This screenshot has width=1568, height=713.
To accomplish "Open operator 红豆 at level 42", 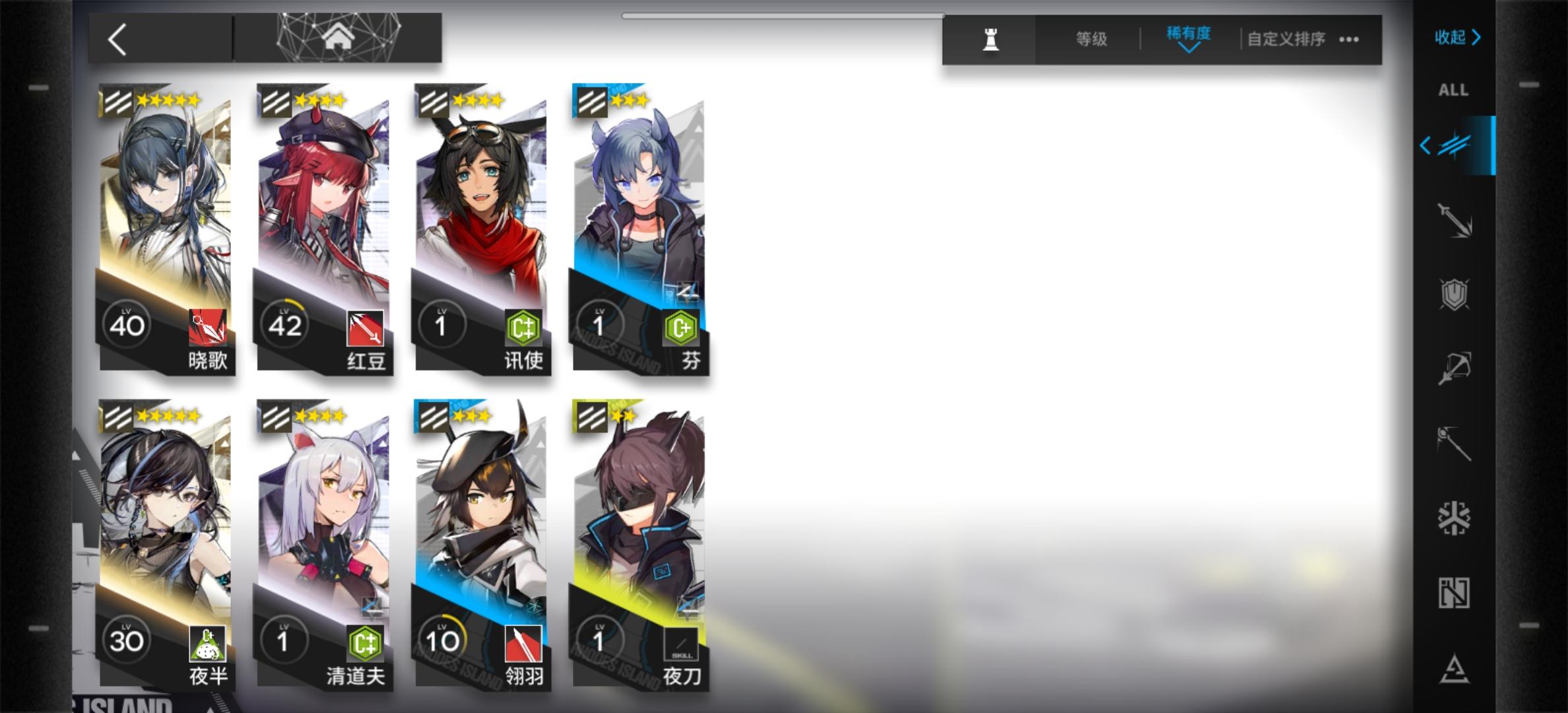I will coord(323,231).
